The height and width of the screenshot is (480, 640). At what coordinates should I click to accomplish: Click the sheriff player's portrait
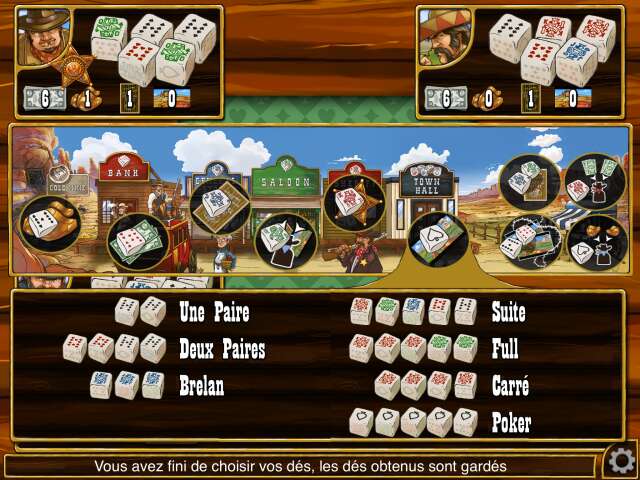(43, 38)
